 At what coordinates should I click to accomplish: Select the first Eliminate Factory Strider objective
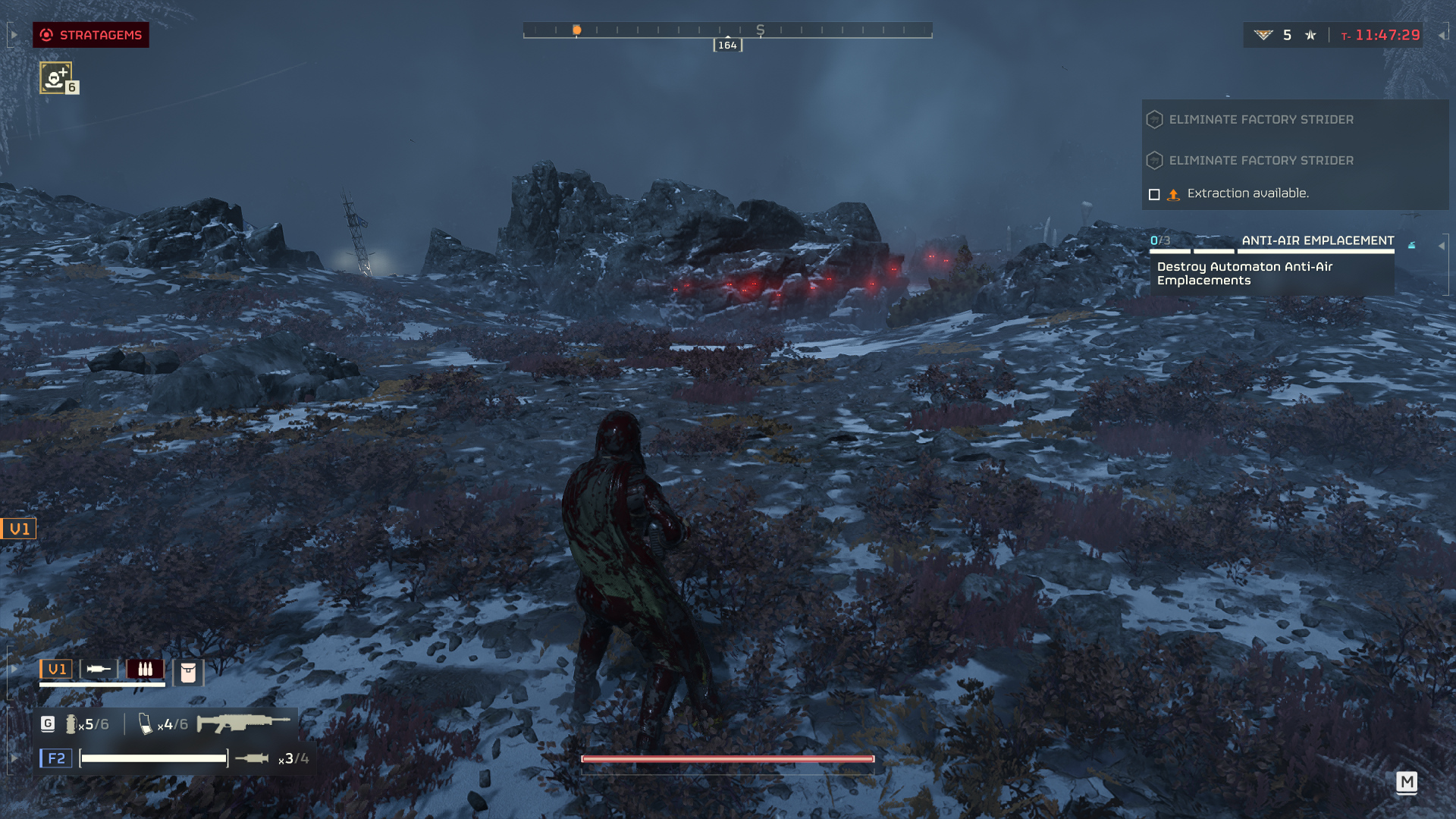[x=1260, y=120]
